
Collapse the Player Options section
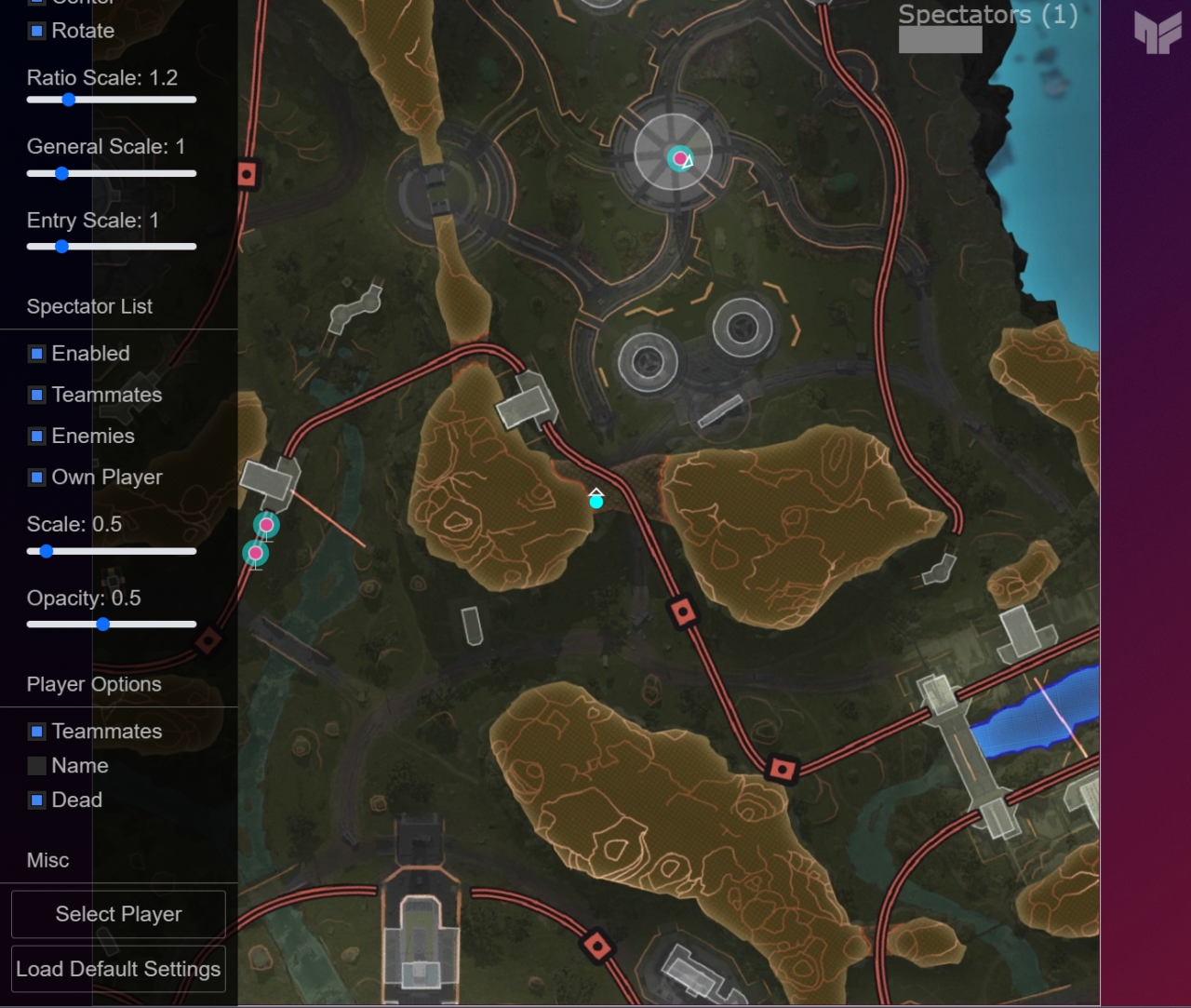pos(94,684)
